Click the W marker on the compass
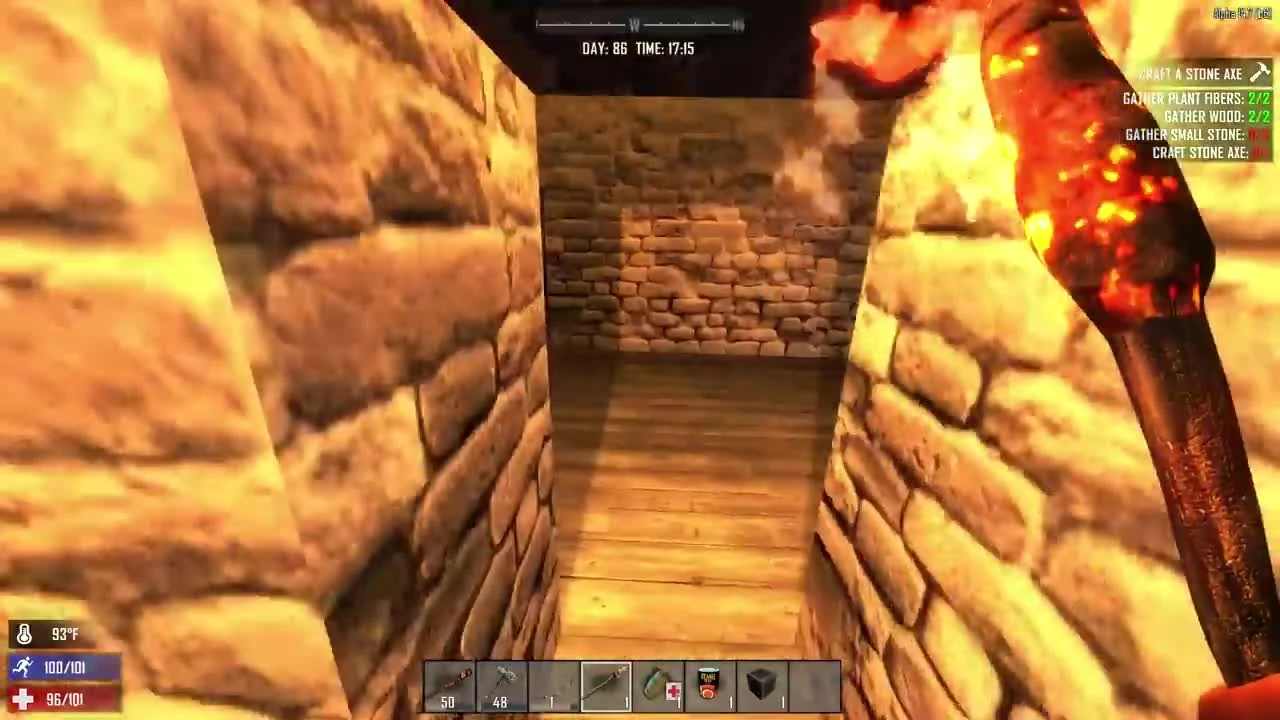1280x720 pixels. click(634, 24)
